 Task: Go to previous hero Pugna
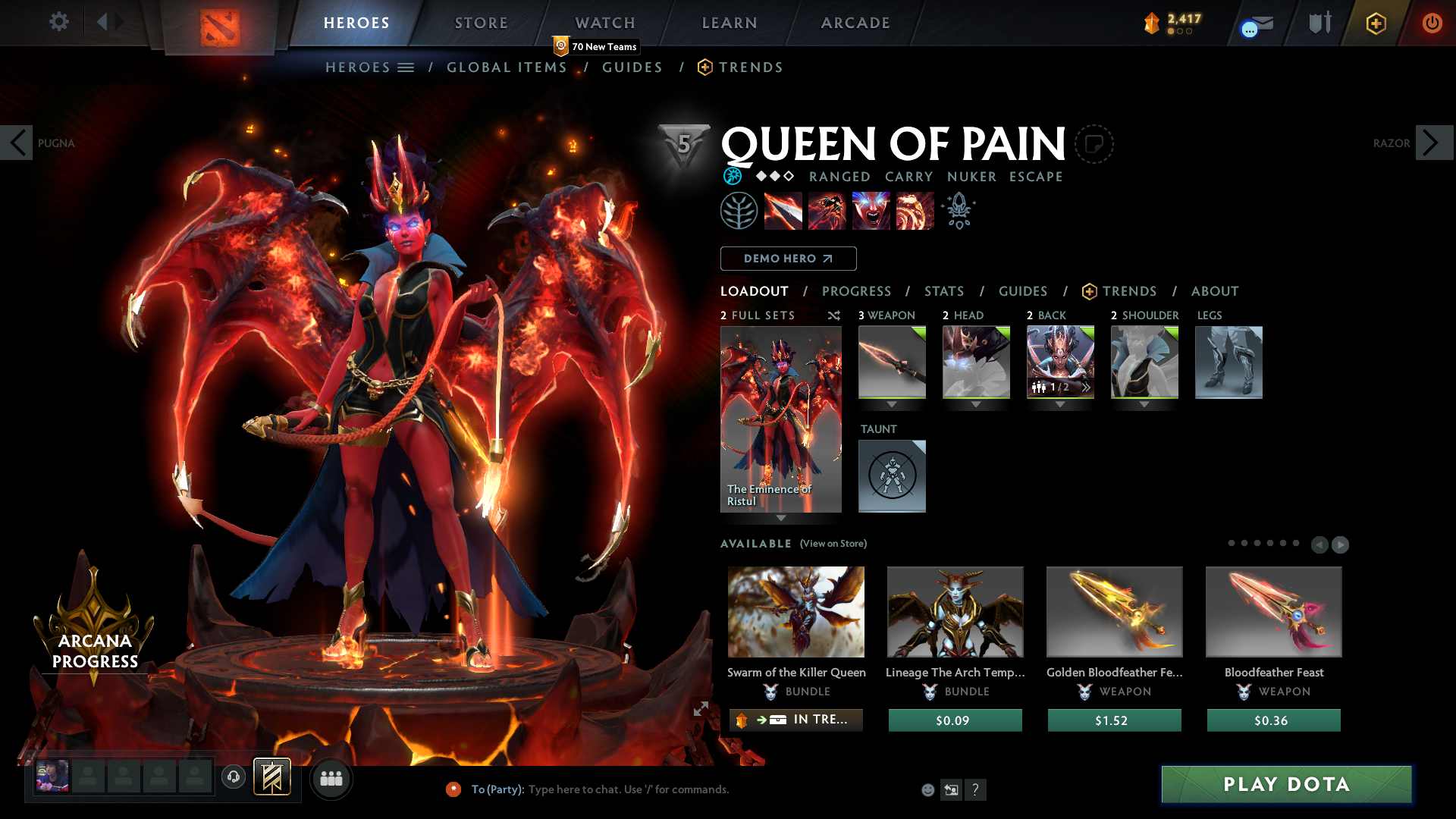17,143
